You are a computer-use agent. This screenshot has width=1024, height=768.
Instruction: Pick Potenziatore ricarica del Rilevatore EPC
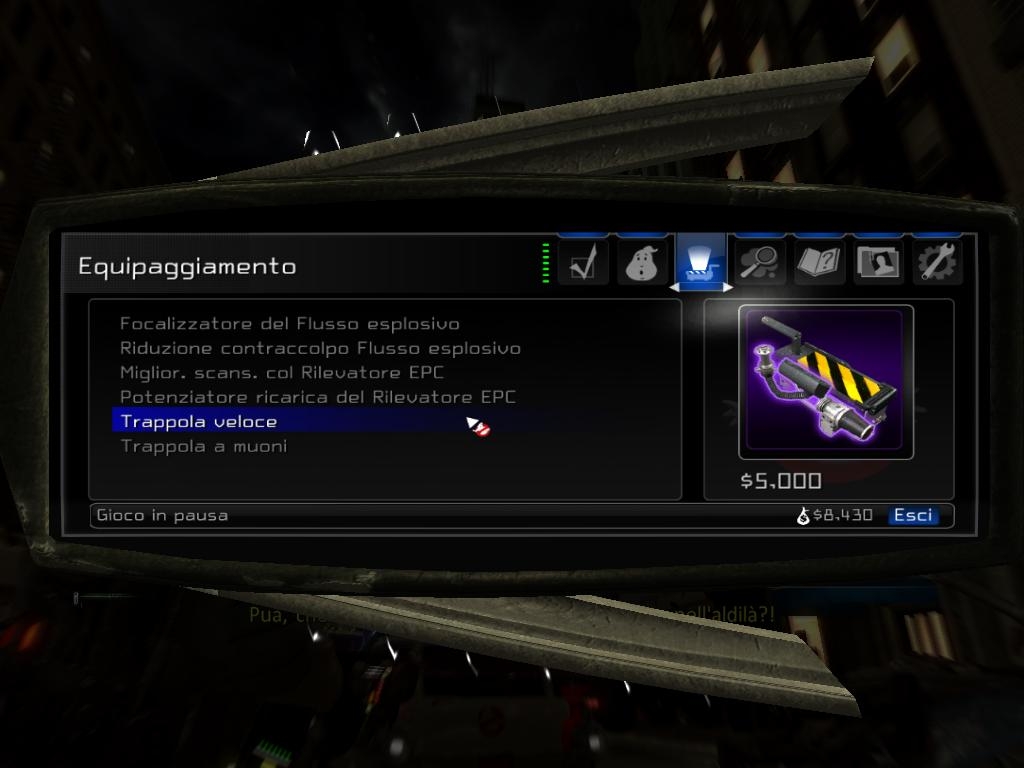pos(318,397)
